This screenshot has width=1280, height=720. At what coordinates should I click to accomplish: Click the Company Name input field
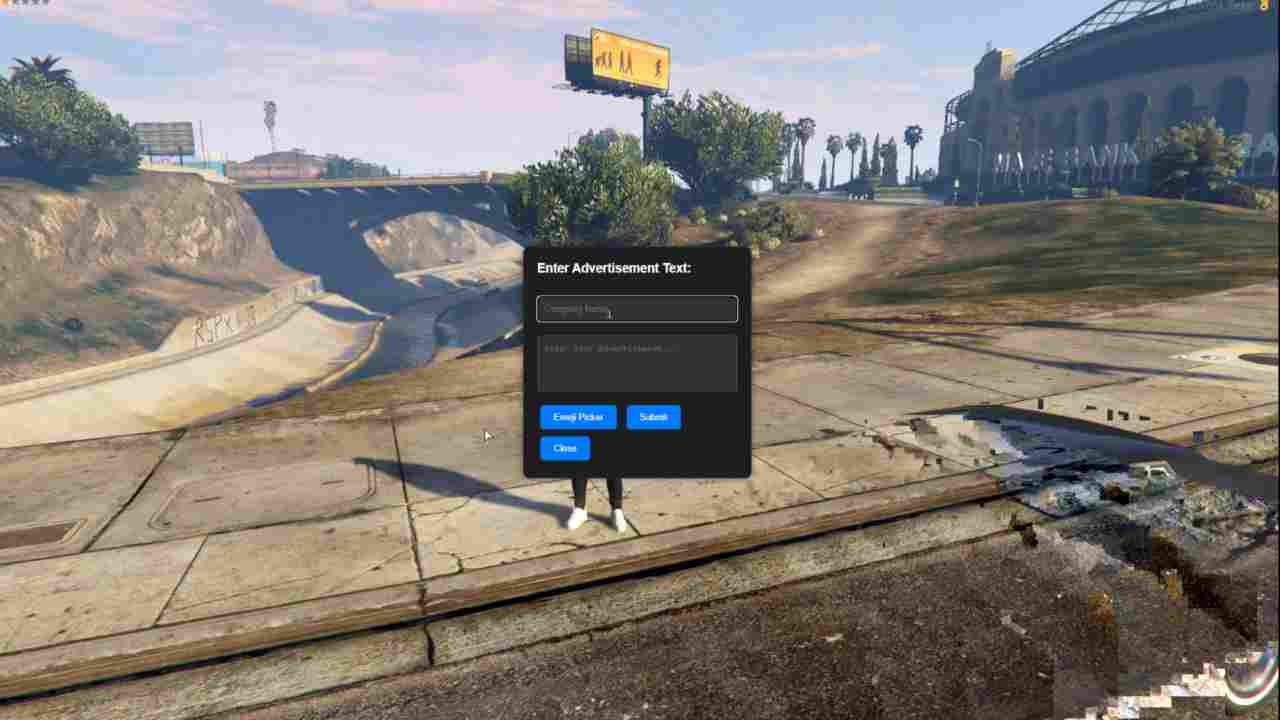click(637, 308)
